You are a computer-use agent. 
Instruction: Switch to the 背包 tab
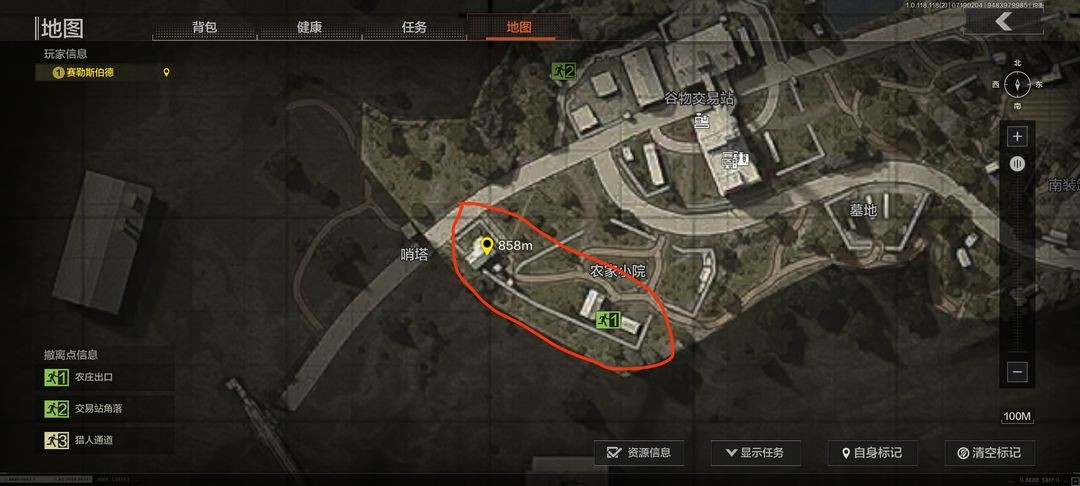click(x=204, y=27)
